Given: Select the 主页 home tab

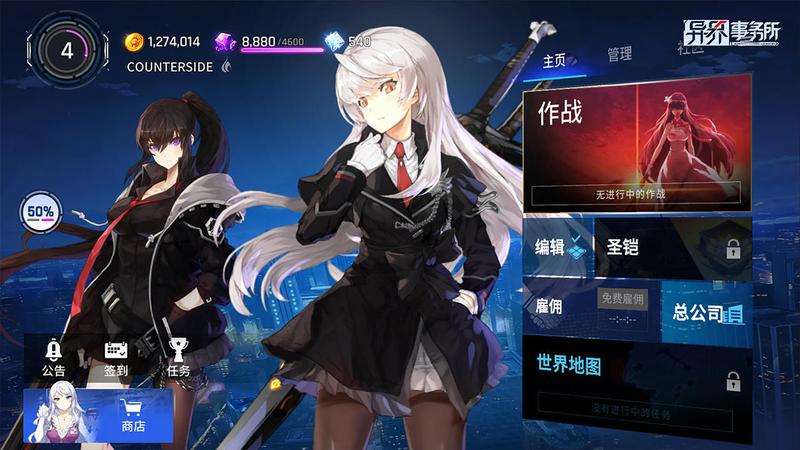Looking at the screenshot, I should (x=554, y=60).
